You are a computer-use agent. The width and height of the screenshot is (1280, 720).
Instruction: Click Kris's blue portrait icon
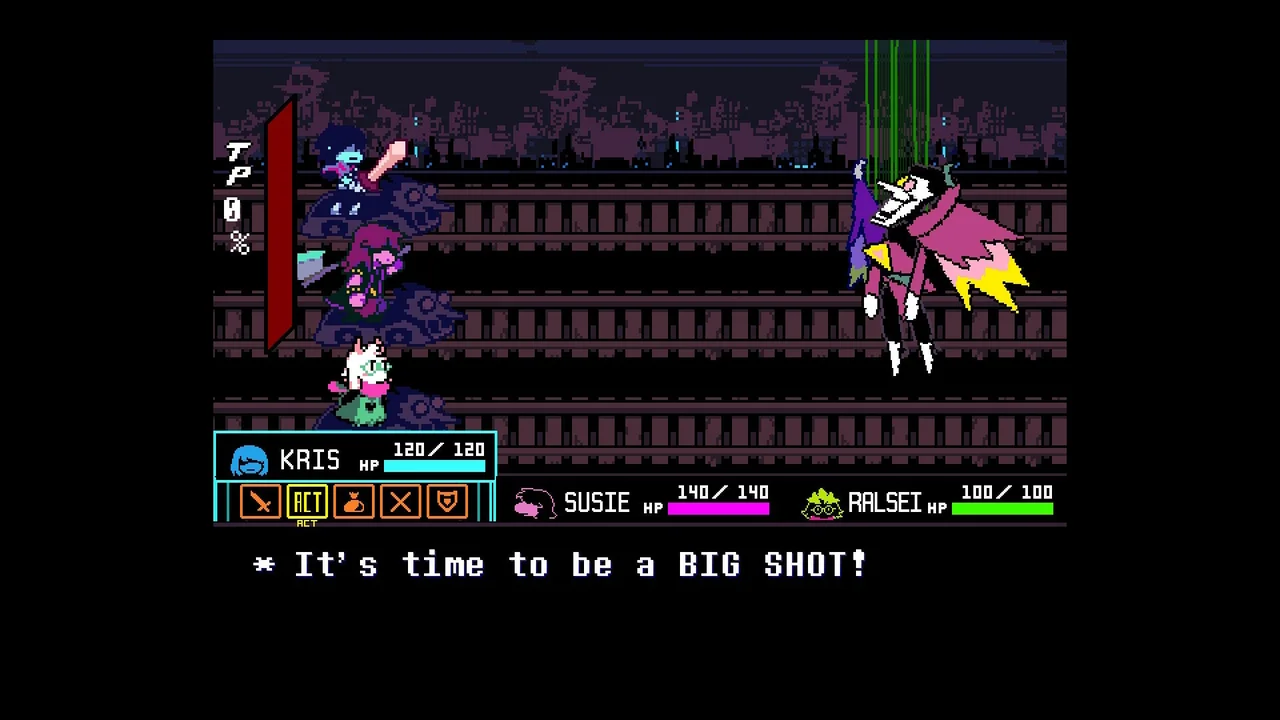pyautogui.click(x=249, y=459)
